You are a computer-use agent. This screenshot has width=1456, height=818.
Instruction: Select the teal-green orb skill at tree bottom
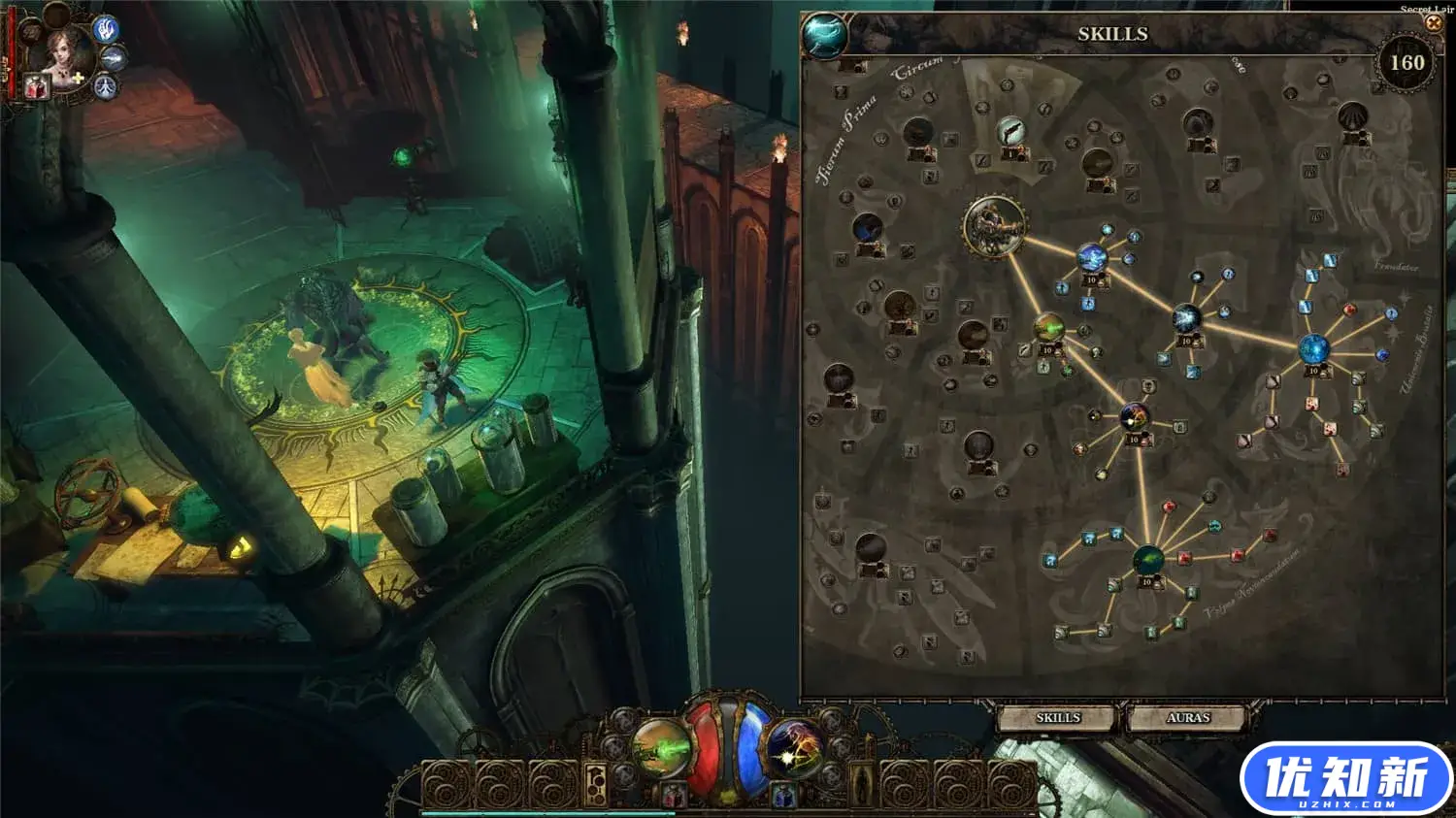click(x=1148, y=560)
